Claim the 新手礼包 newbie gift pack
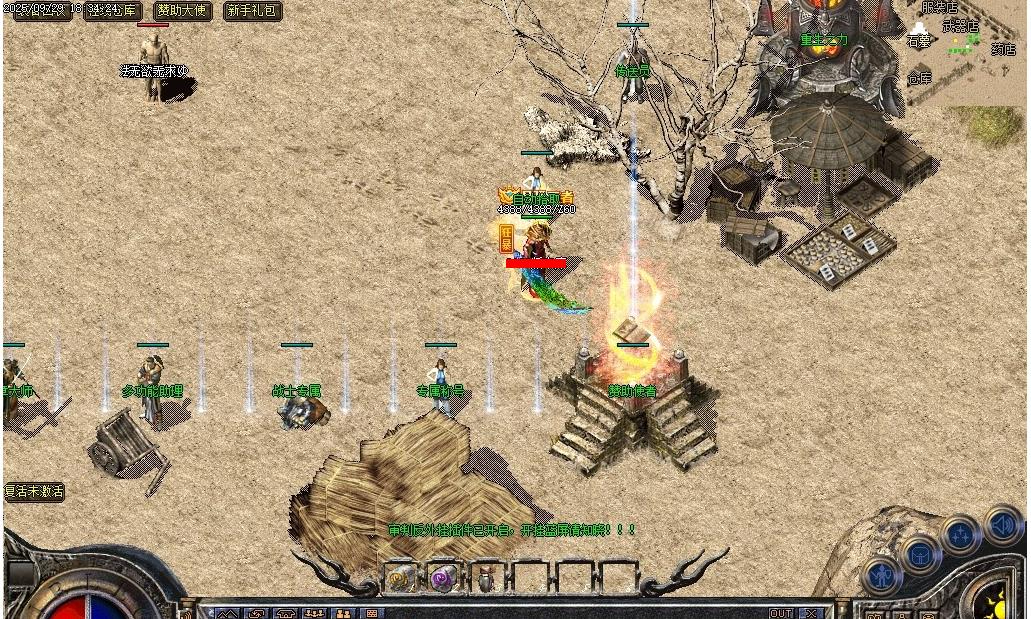This screenshot has height=619, width=1031. click(252, 11)
